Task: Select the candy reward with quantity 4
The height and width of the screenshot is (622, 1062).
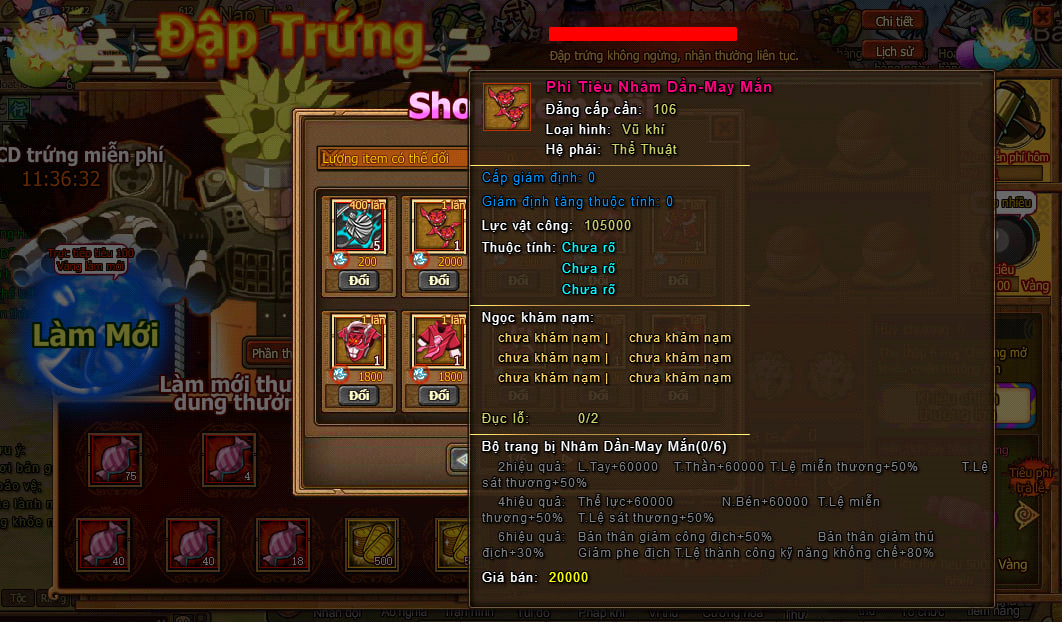Action: [x=229, y=459]
